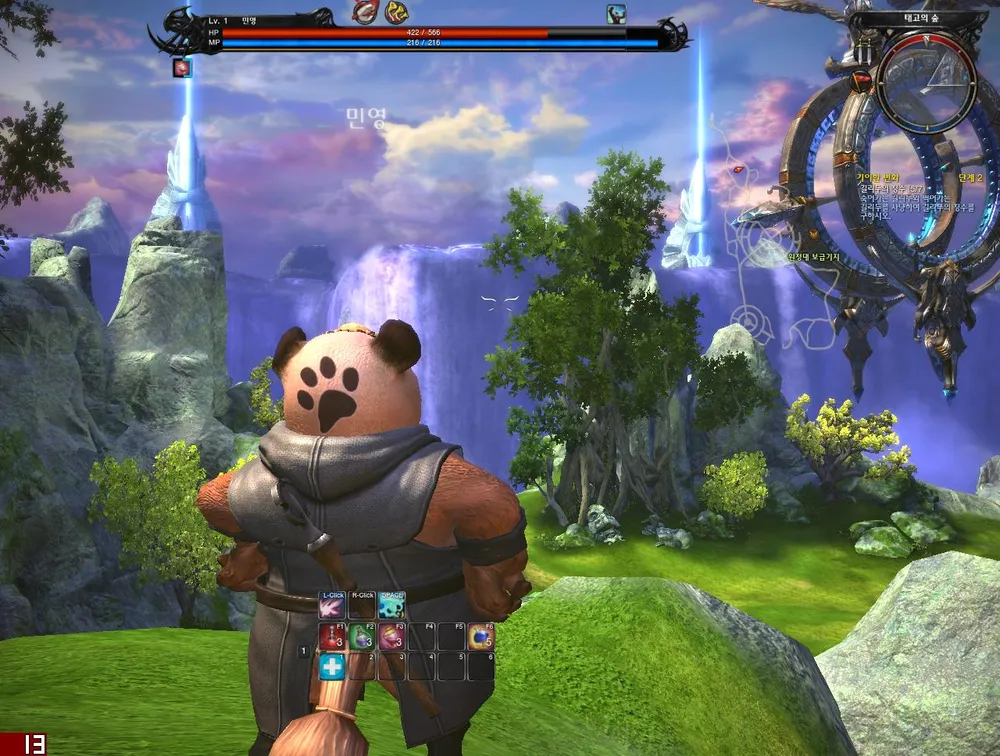Use the blue orb item in F6
The height and width of the screenshot is (756, 1000).
coord(481,637)
